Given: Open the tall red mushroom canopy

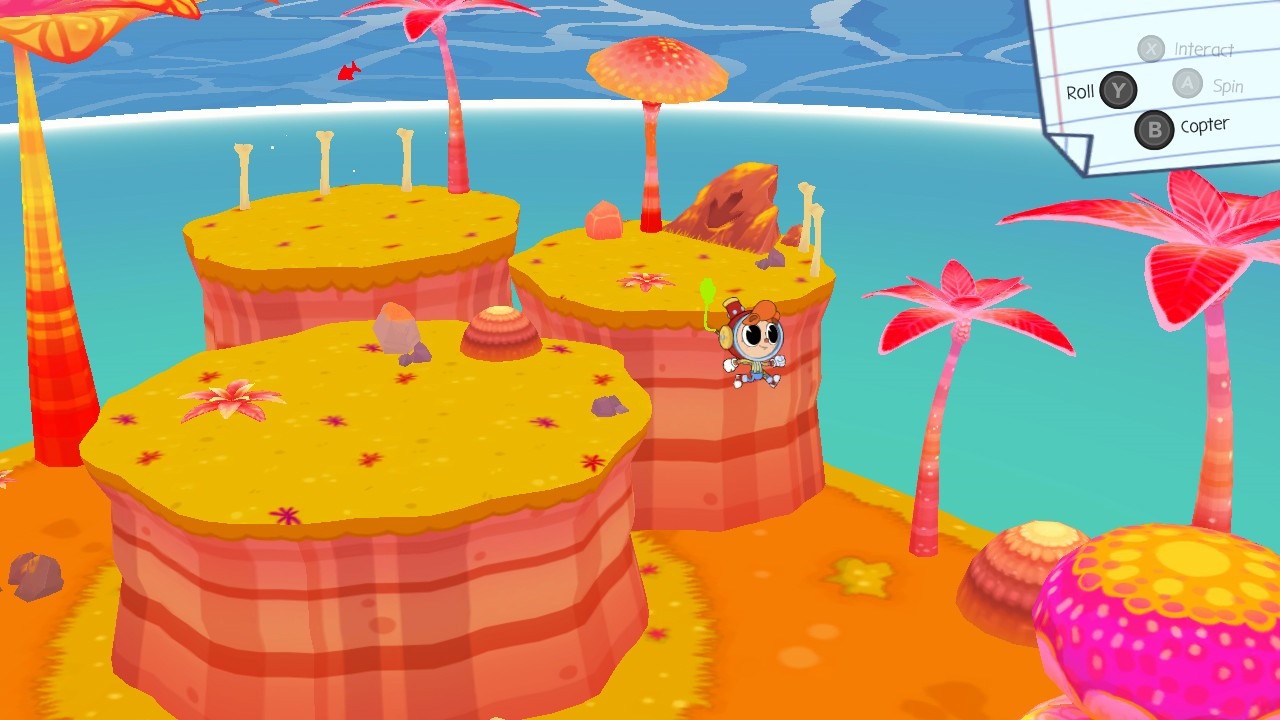Looking at the screenshot, I should [655, 68].
